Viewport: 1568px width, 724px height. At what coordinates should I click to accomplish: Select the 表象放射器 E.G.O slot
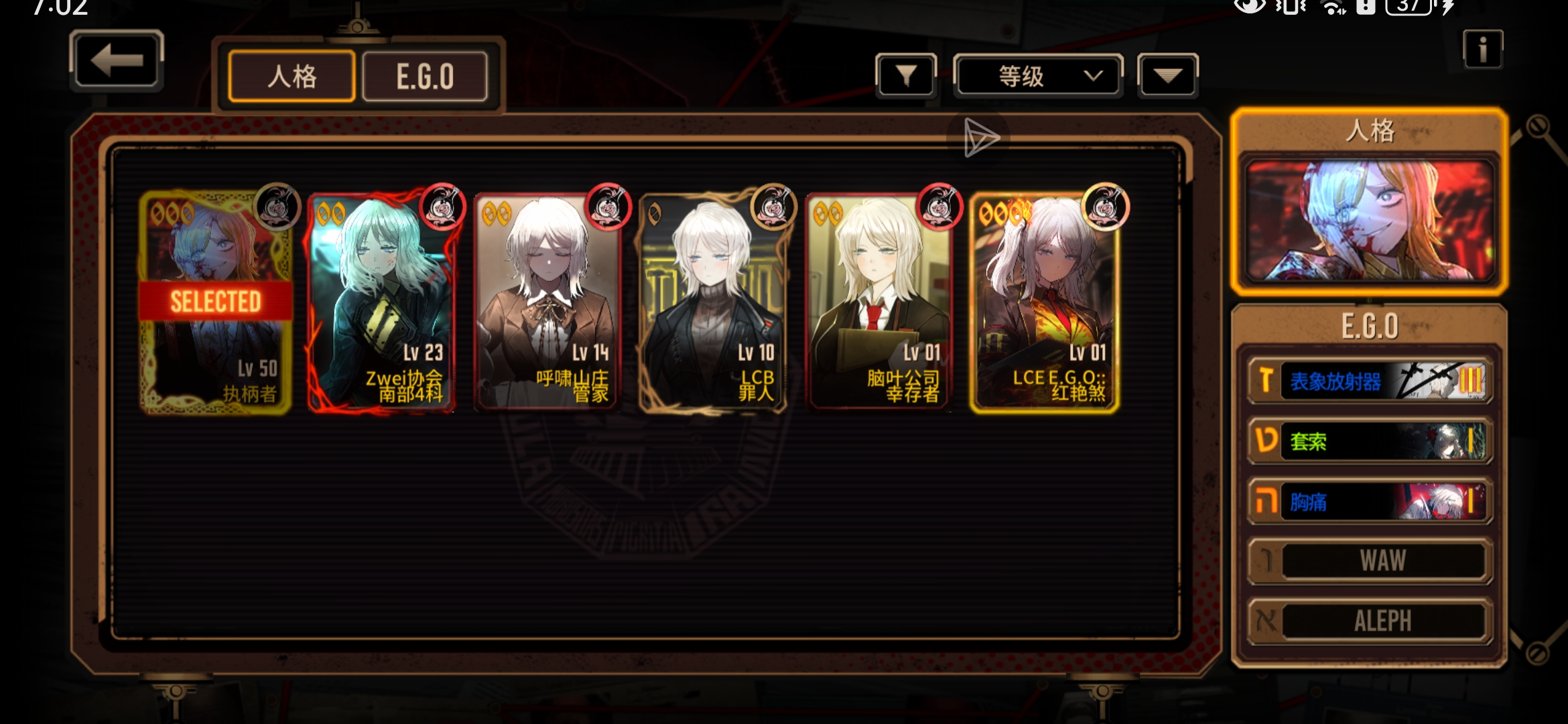pos(1370,381)
